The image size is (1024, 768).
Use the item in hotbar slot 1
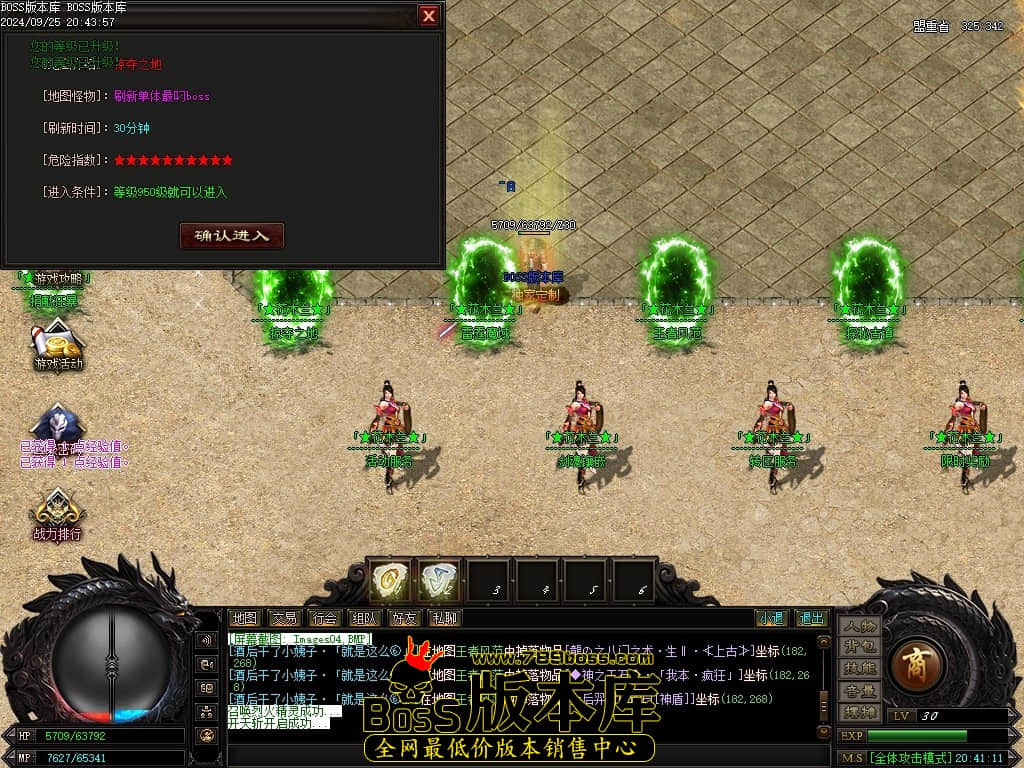pos(390,580)
